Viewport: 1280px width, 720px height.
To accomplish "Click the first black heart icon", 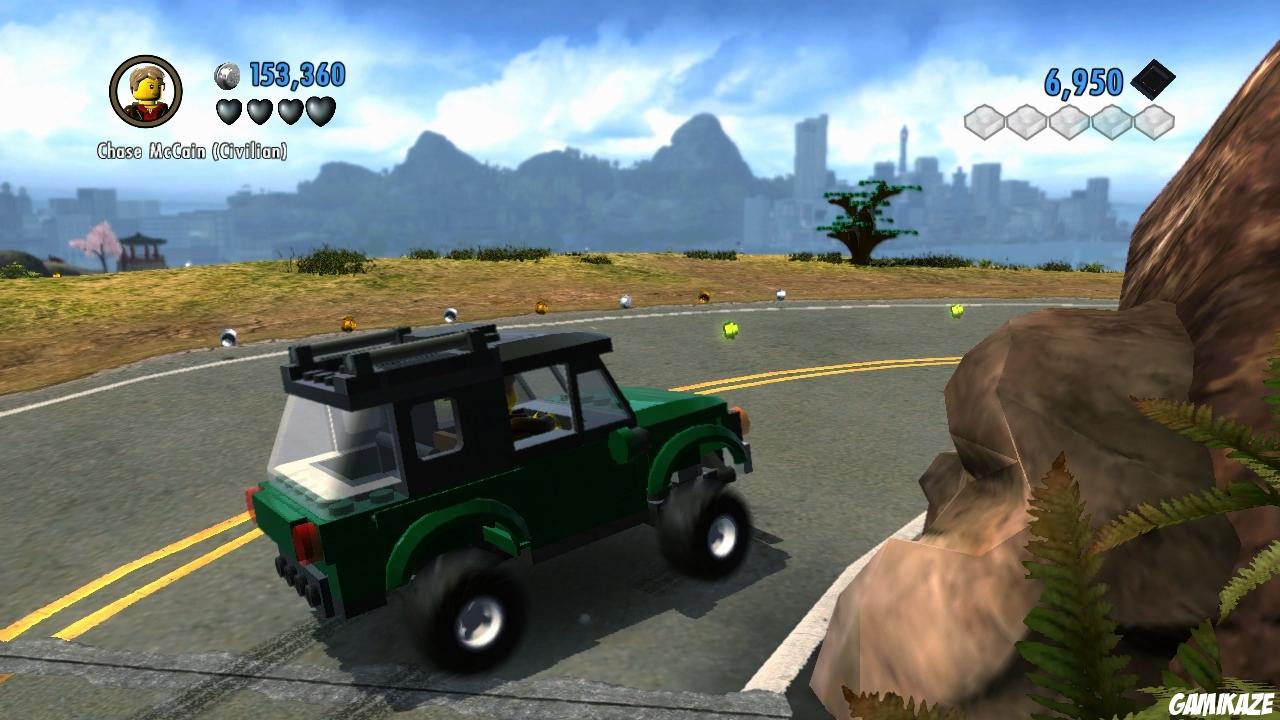I will point(228,111).
